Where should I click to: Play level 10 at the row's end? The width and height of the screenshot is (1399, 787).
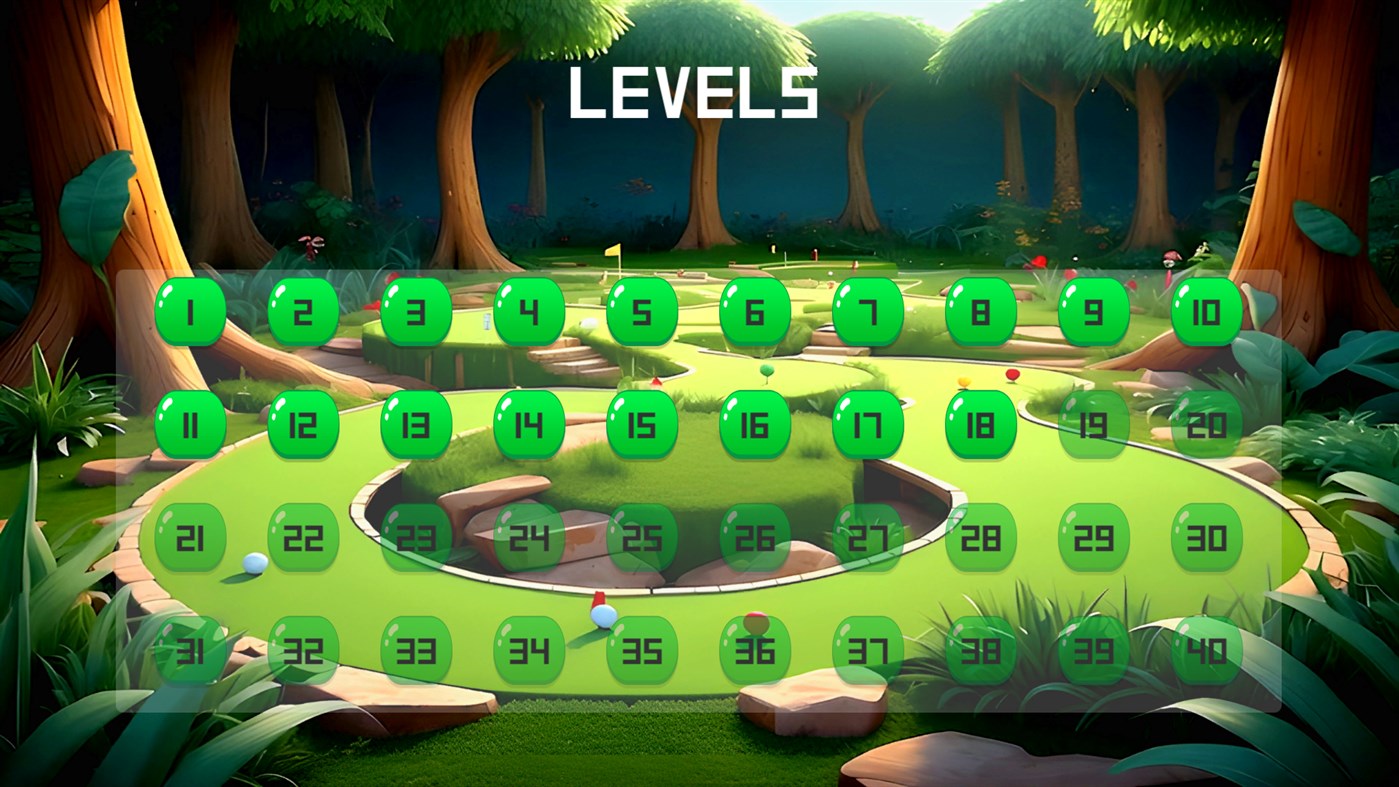(x=1205, y=312)
